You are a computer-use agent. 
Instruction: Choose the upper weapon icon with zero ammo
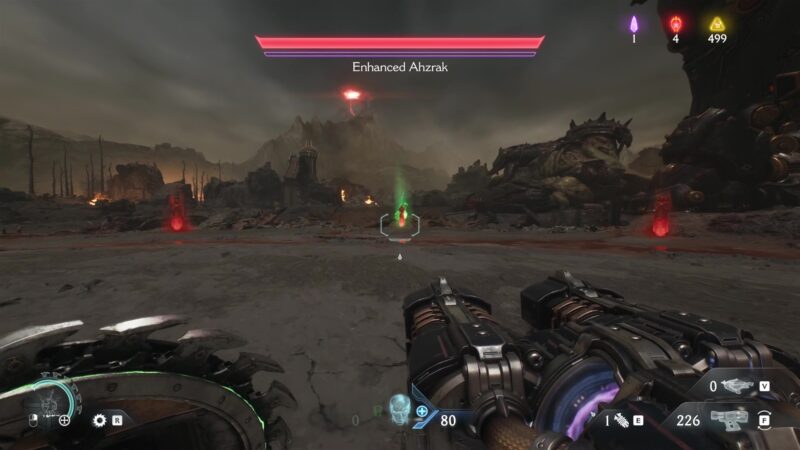click(x=736, y=385)
